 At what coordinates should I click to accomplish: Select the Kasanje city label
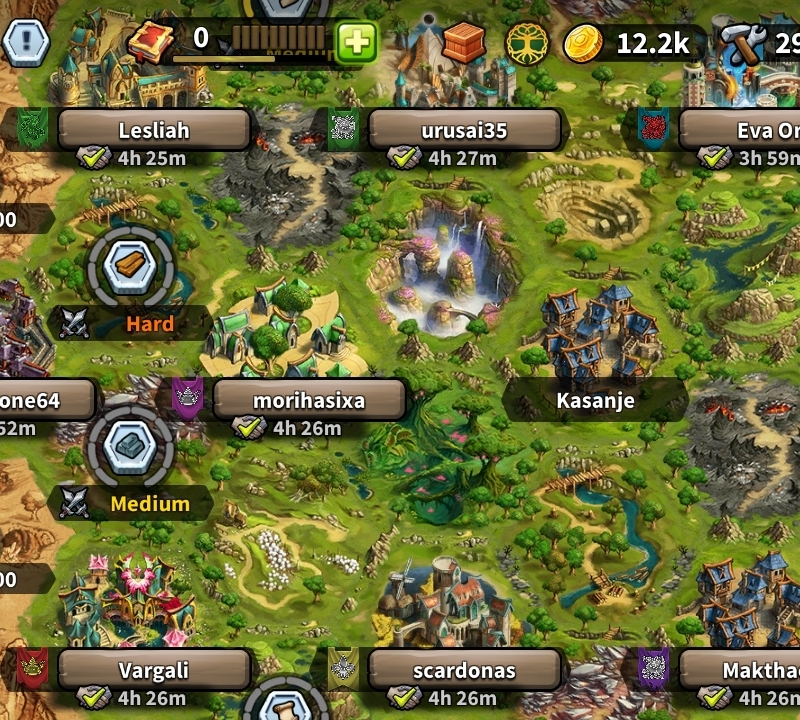(595, 401)
